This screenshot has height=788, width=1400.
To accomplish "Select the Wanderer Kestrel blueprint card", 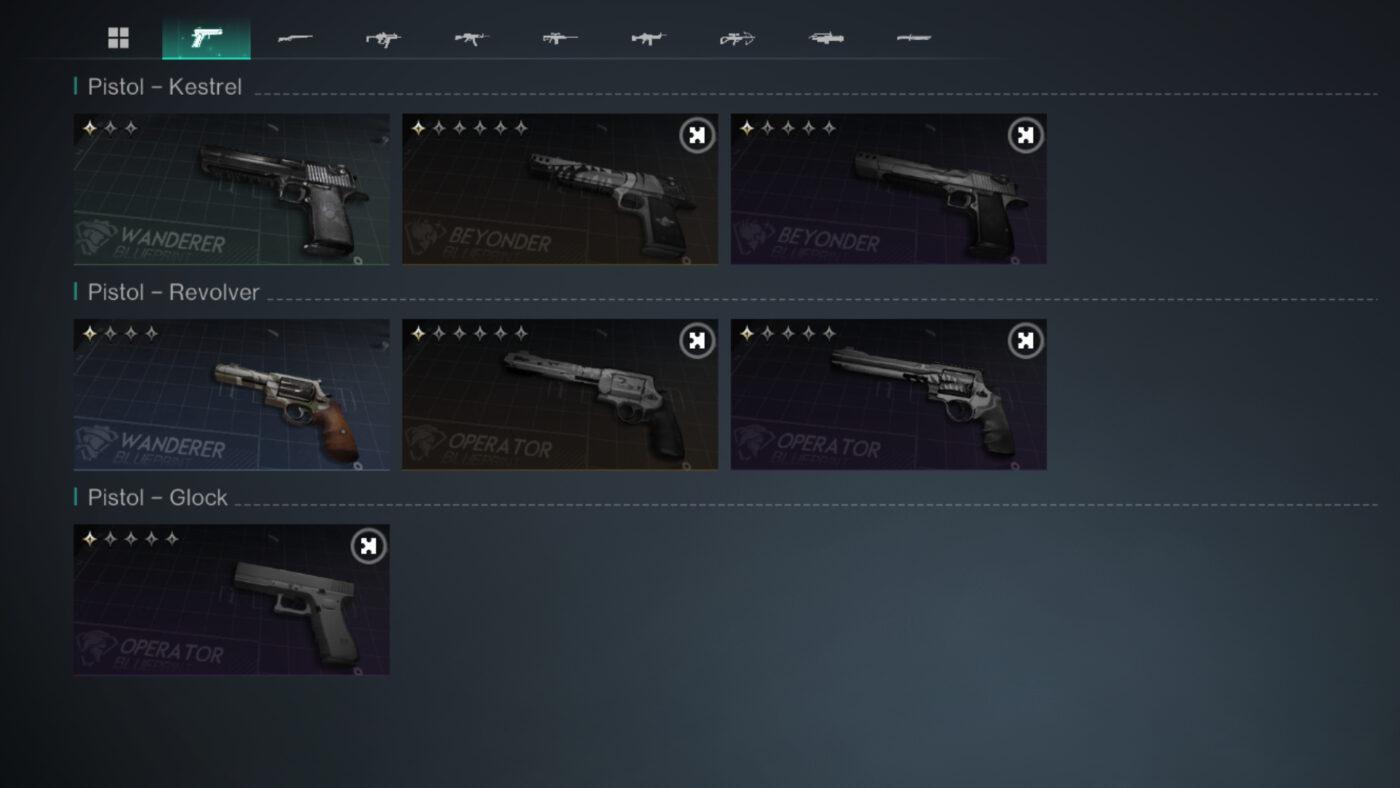I will (x=231, y=188).
